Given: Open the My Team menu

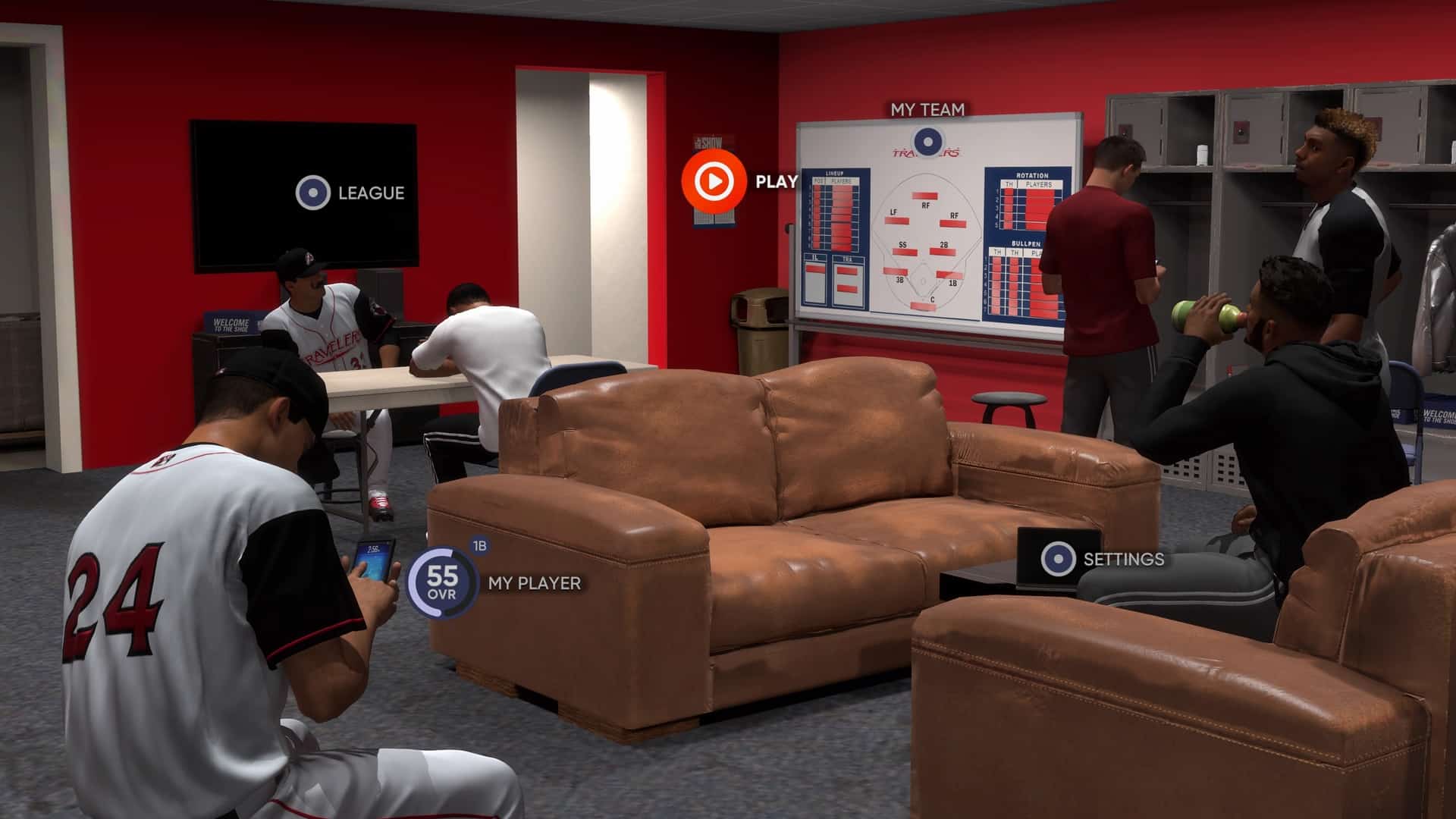Looking at the screenshot, I should click(x=926, y=141).
